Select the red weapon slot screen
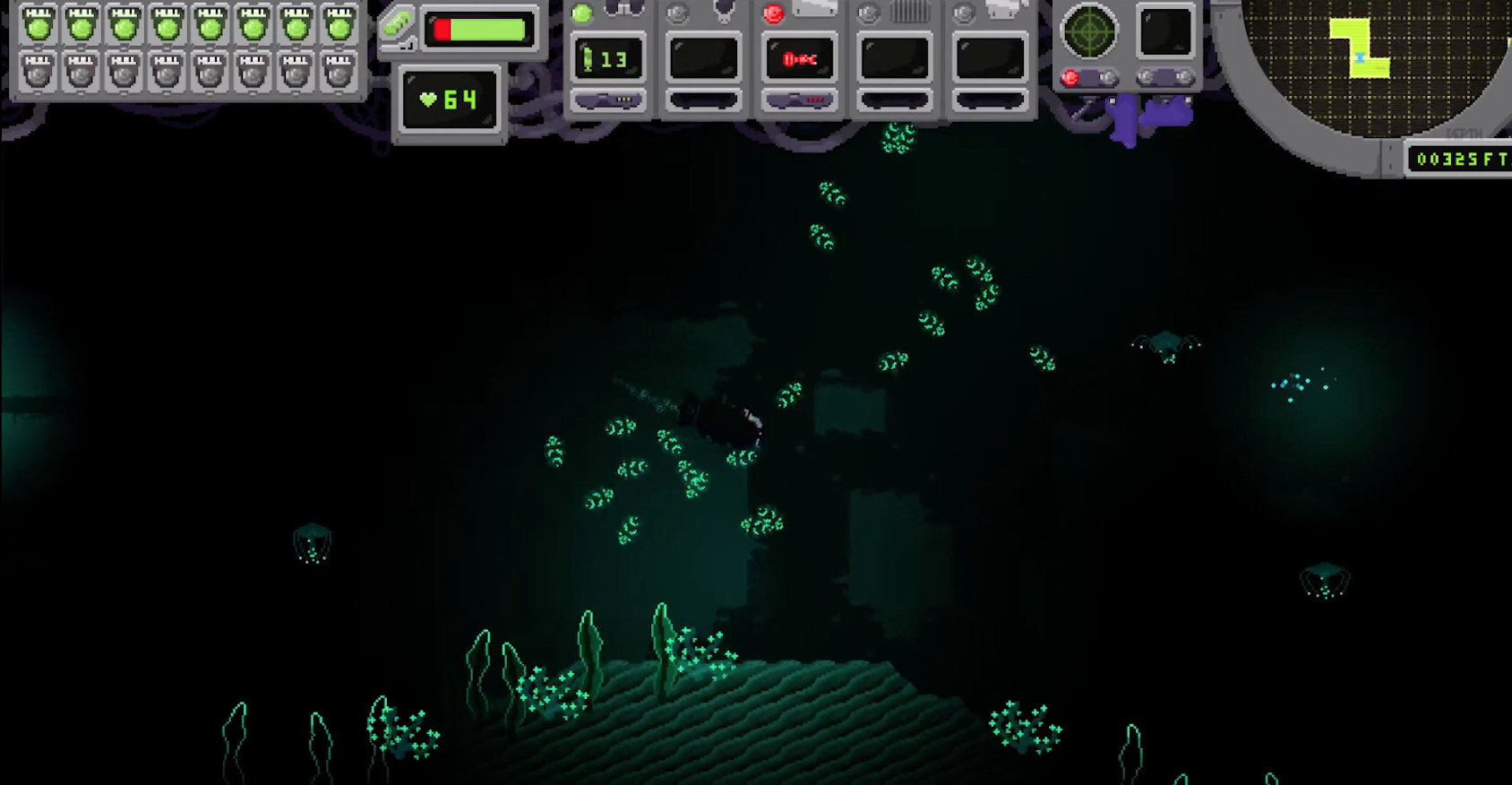The image size is (1512, 785). pyautogui.click(x=799, y=59)
